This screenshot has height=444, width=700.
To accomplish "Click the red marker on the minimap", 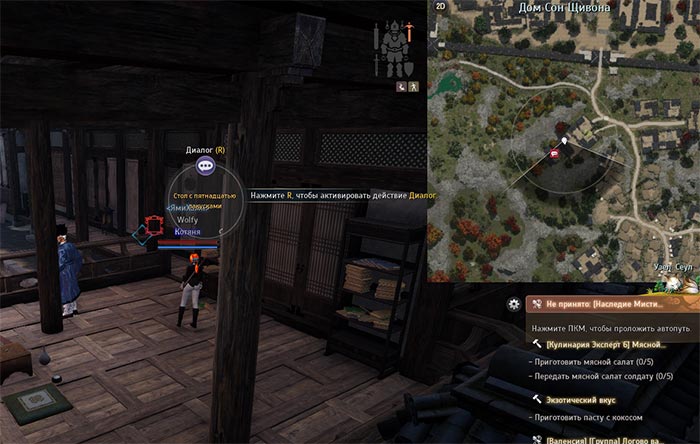I will click(x=555, y=153).
